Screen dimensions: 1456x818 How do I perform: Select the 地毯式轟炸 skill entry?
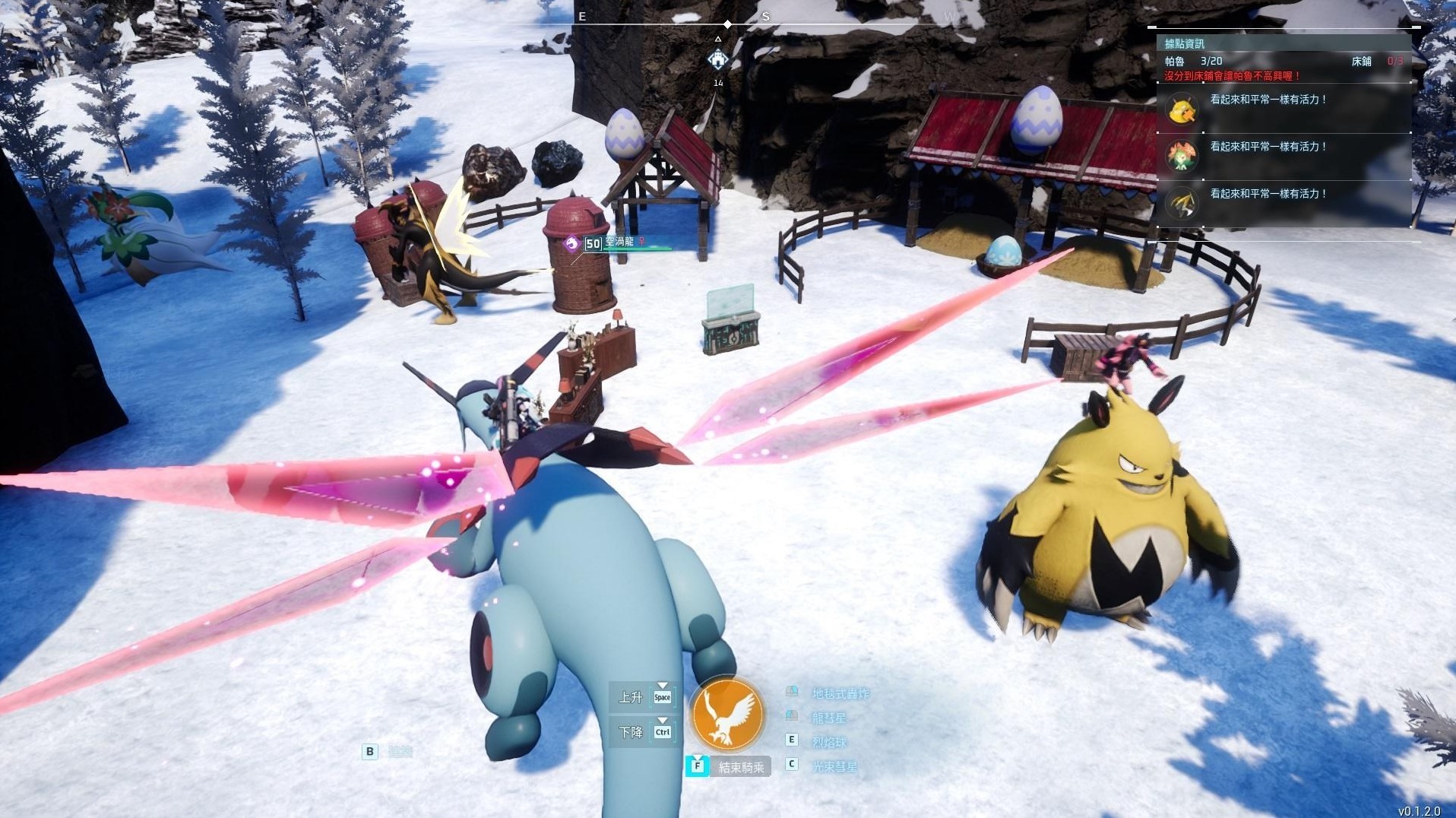click(840, 693)
